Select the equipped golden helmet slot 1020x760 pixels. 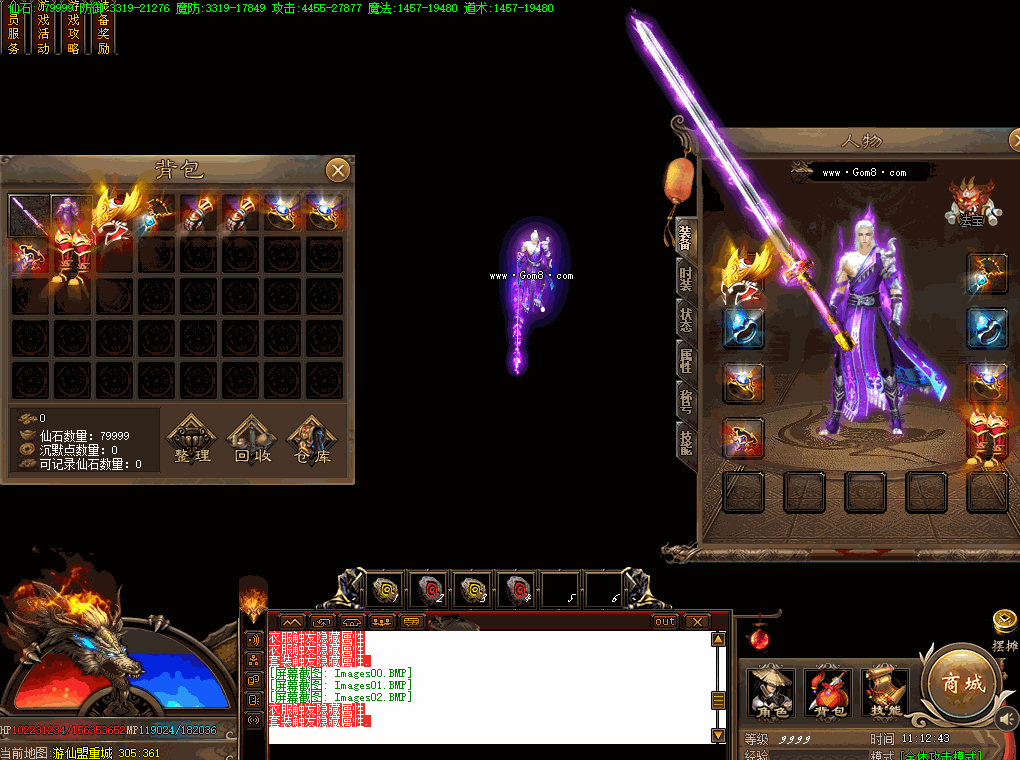tap(744, 272)
